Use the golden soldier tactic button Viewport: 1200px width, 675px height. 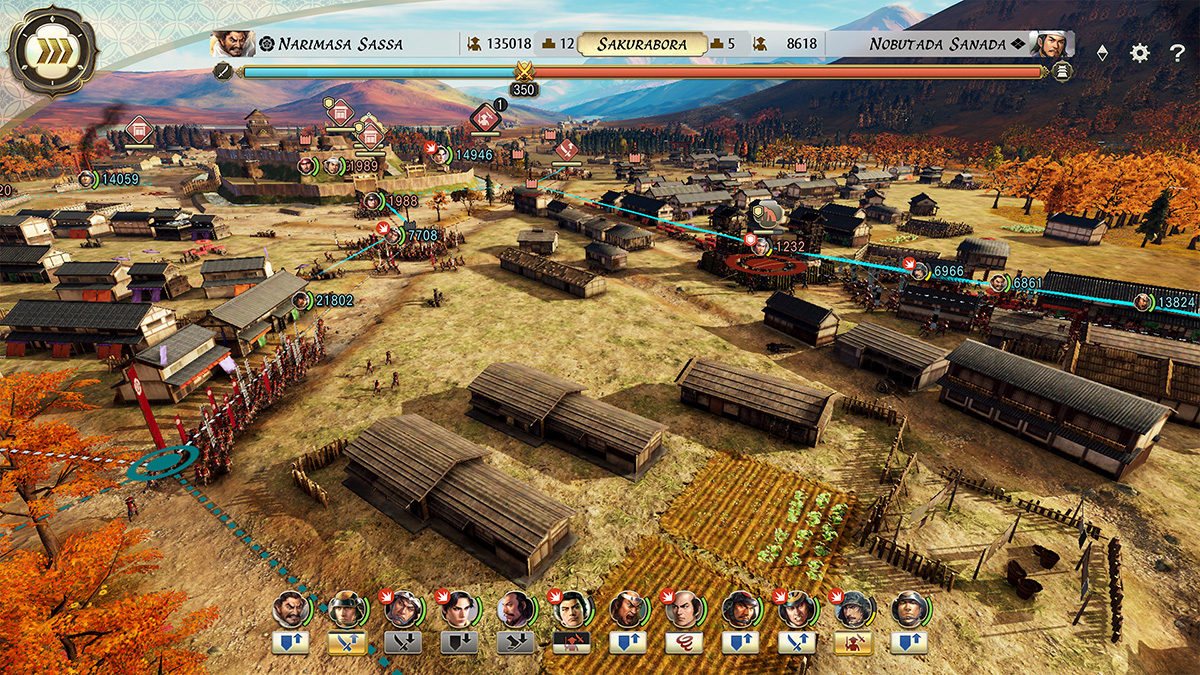click(x=853, y=643)
